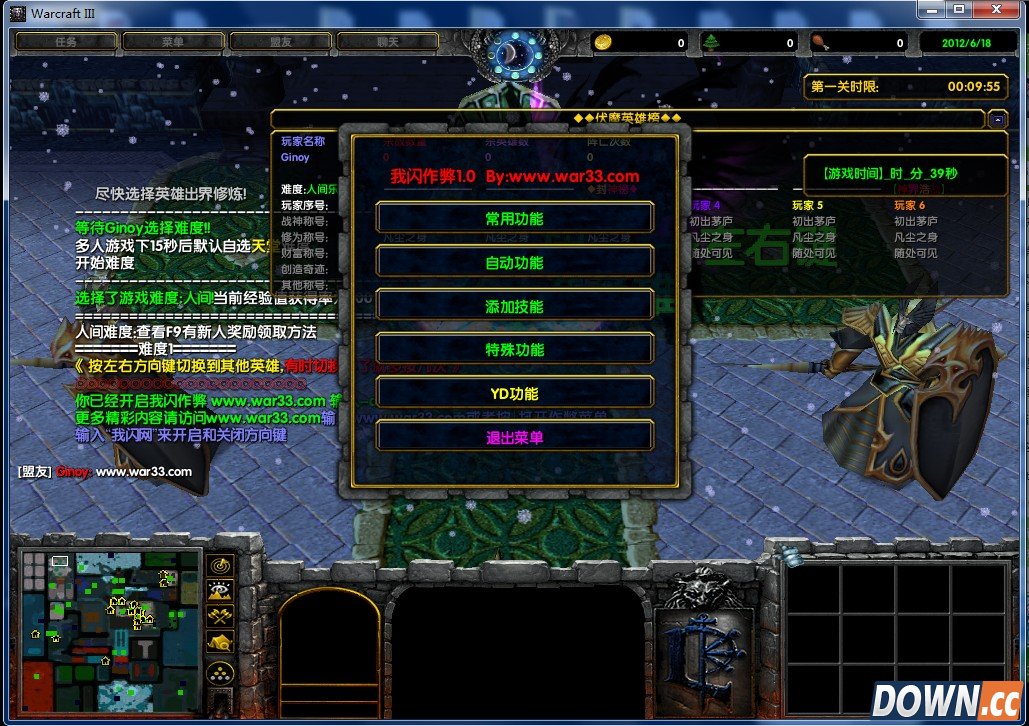
Task: Open the 任务 quests button
Action: pos(66,42)
